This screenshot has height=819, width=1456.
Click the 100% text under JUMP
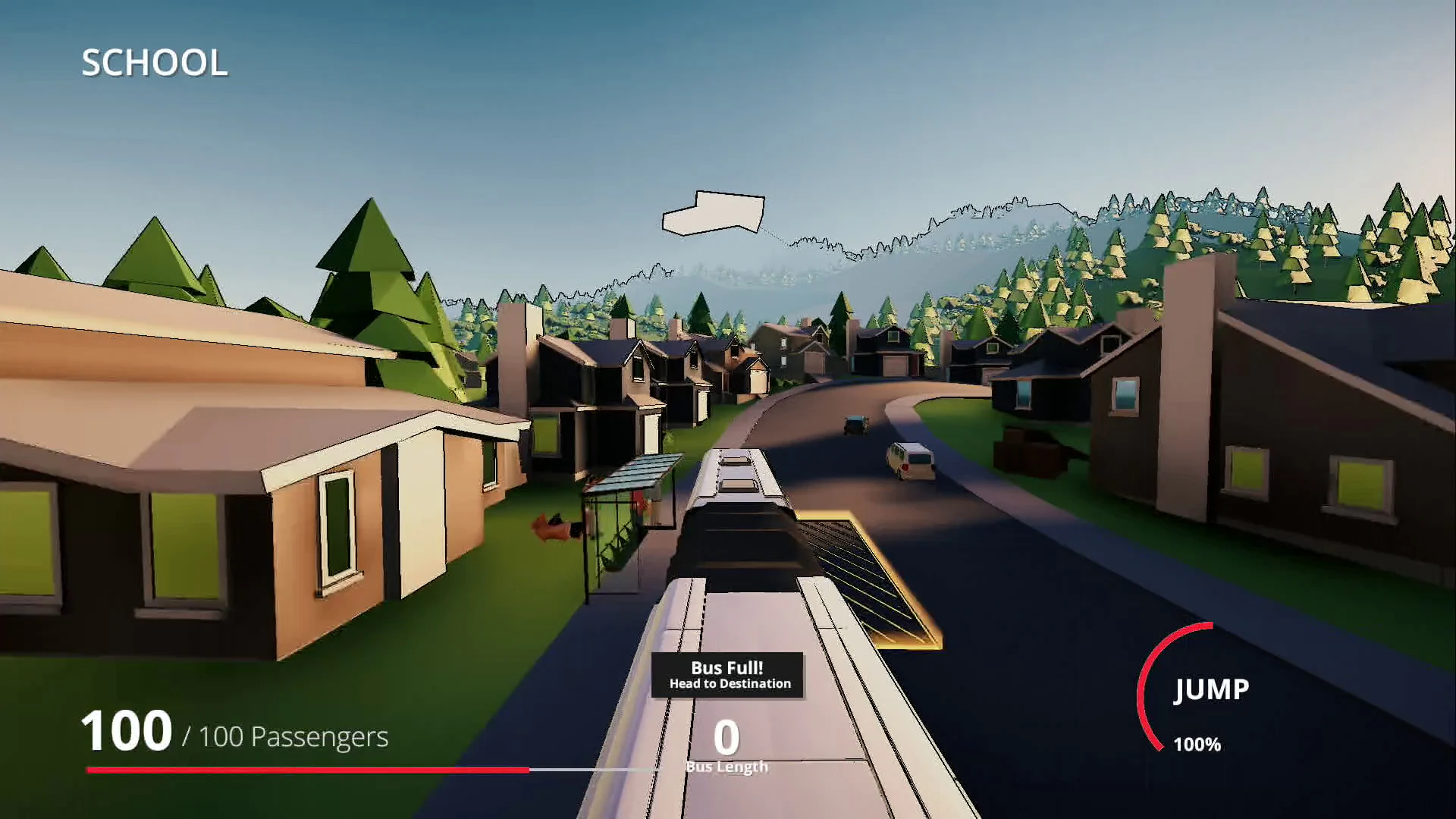tap(1196, 745)
